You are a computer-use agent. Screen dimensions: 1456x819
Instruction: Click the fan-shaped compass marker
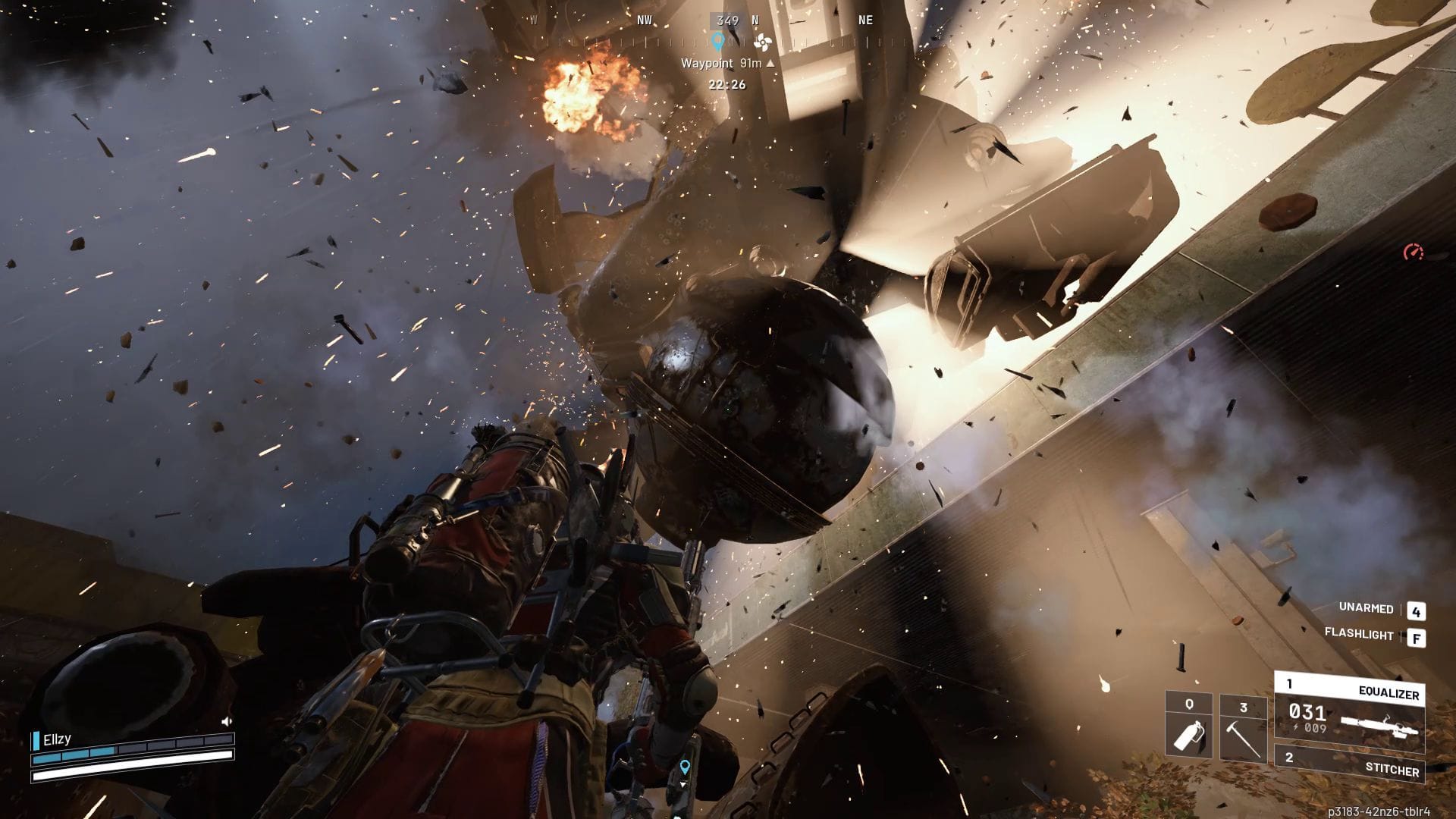(762, 42)
